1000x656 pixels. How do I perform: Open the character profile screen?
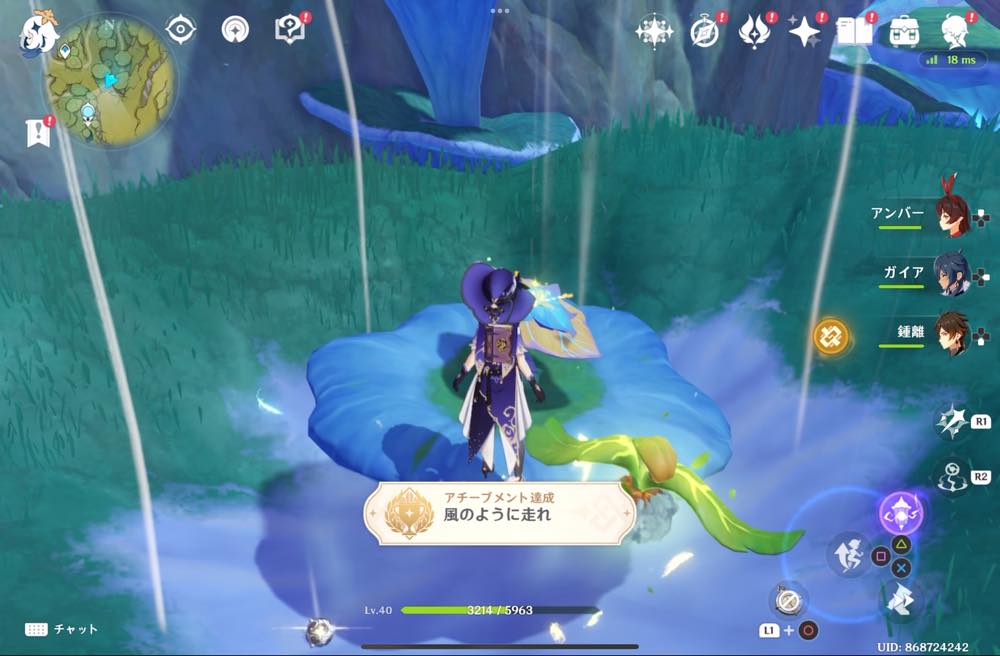[x=955, y=31]
